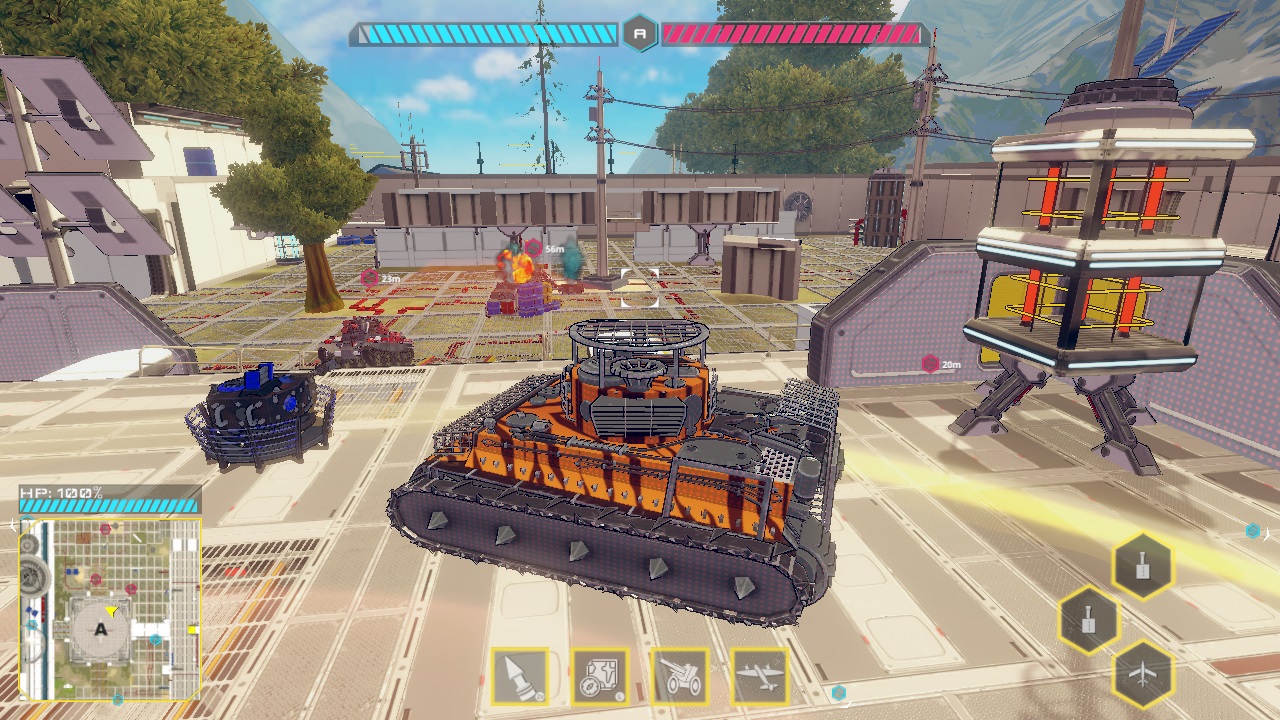The height and width of the screenshot is (720, 1280).
Task: Select the A objective label on the minimap
Action: (100, 630)
